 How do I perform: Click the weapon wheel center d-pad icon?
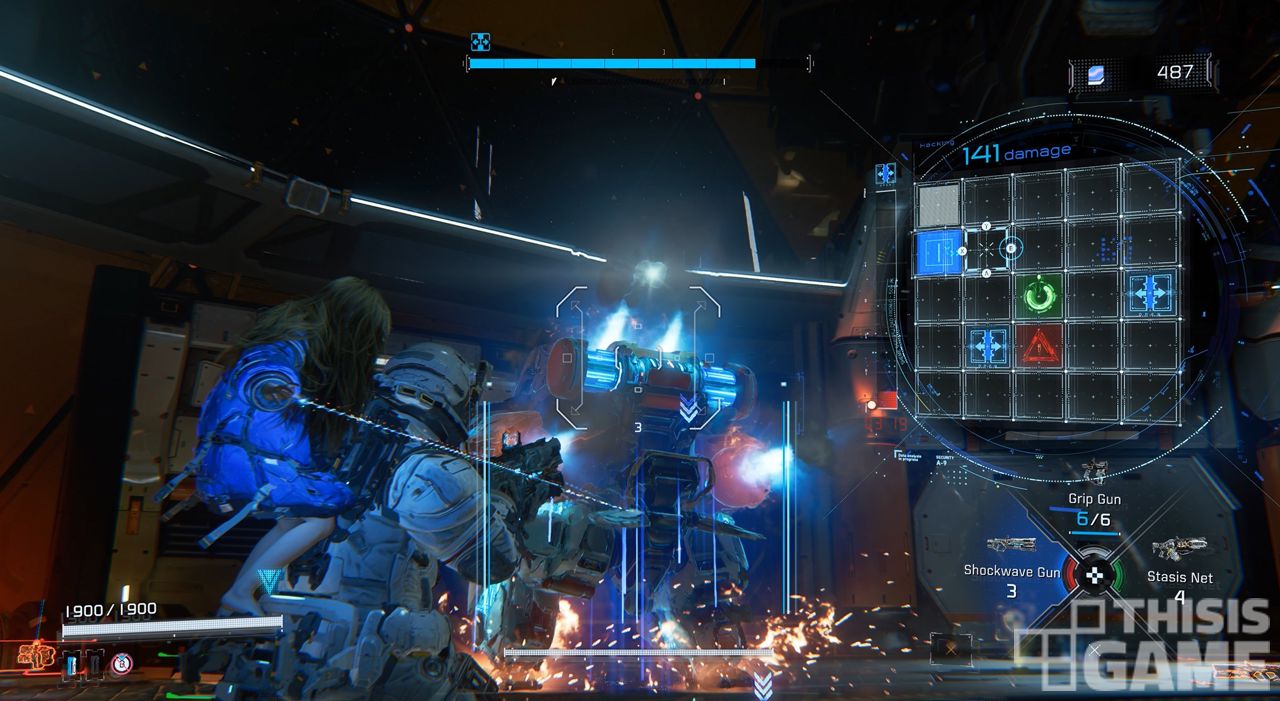(1093, 576)
